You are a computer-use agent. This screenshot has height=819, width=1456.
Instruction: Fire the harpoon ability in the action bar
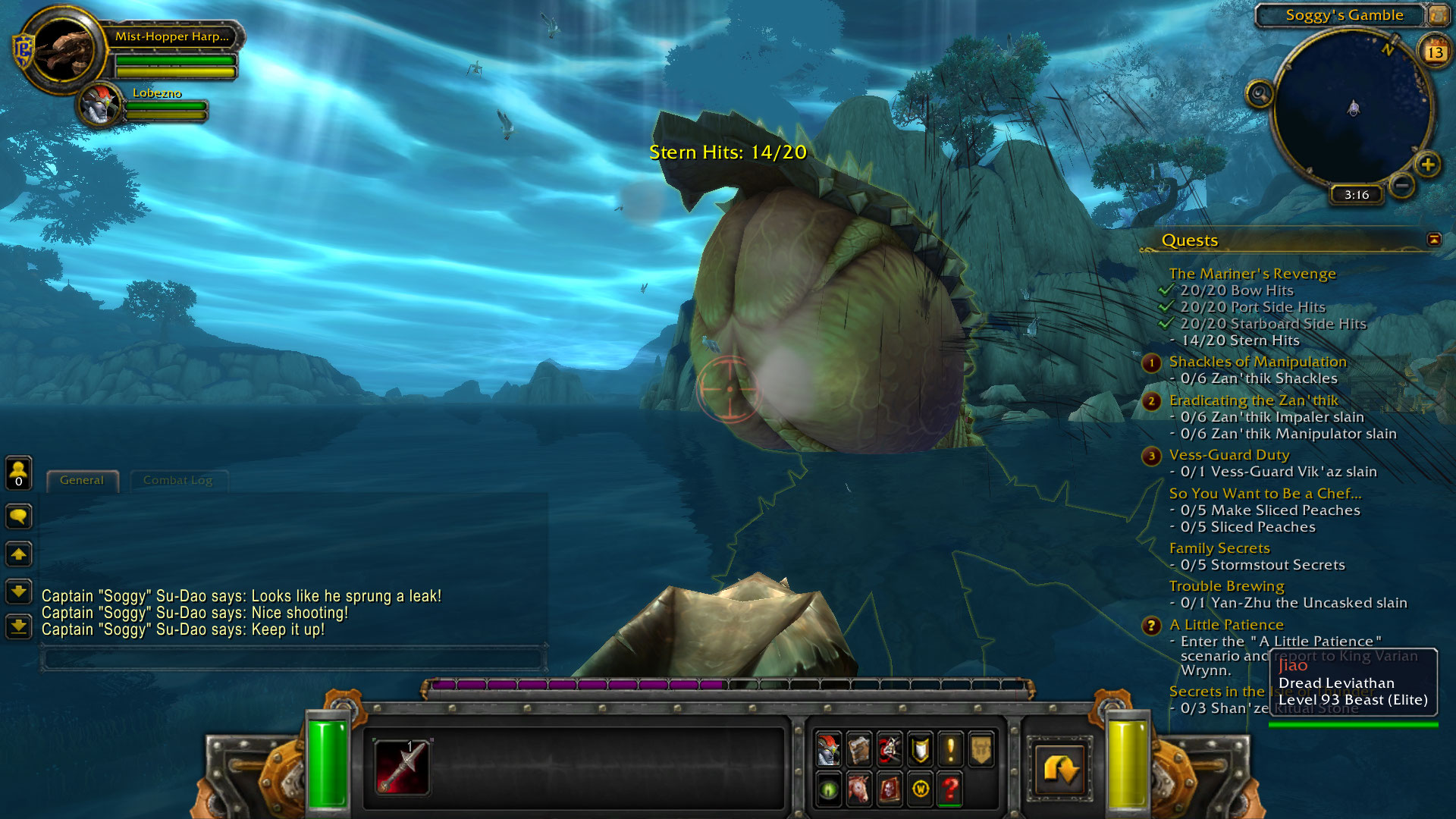click(402, 766)
